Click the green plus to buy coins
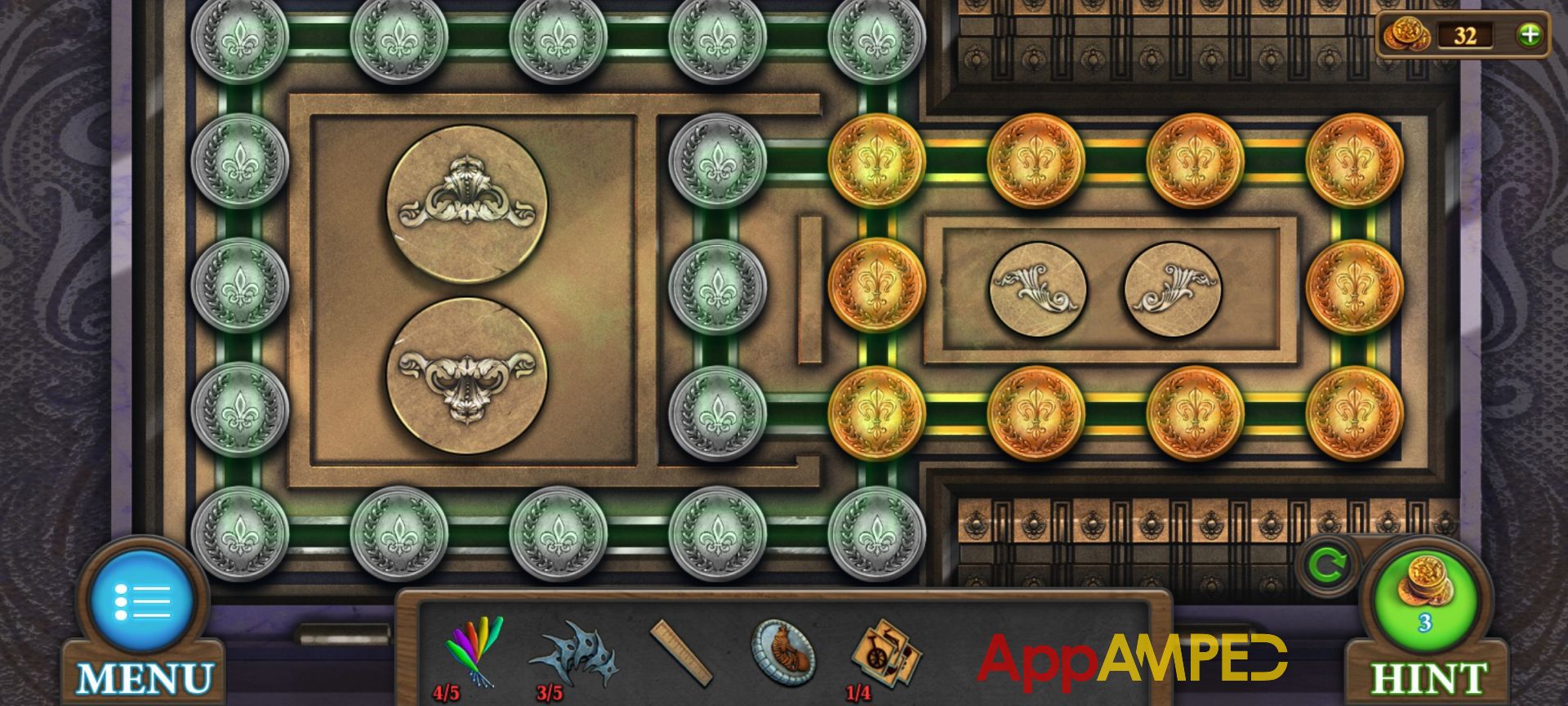Image resolution: width=1568 pixels, height=706 pixels. (x=1529, y=34)
